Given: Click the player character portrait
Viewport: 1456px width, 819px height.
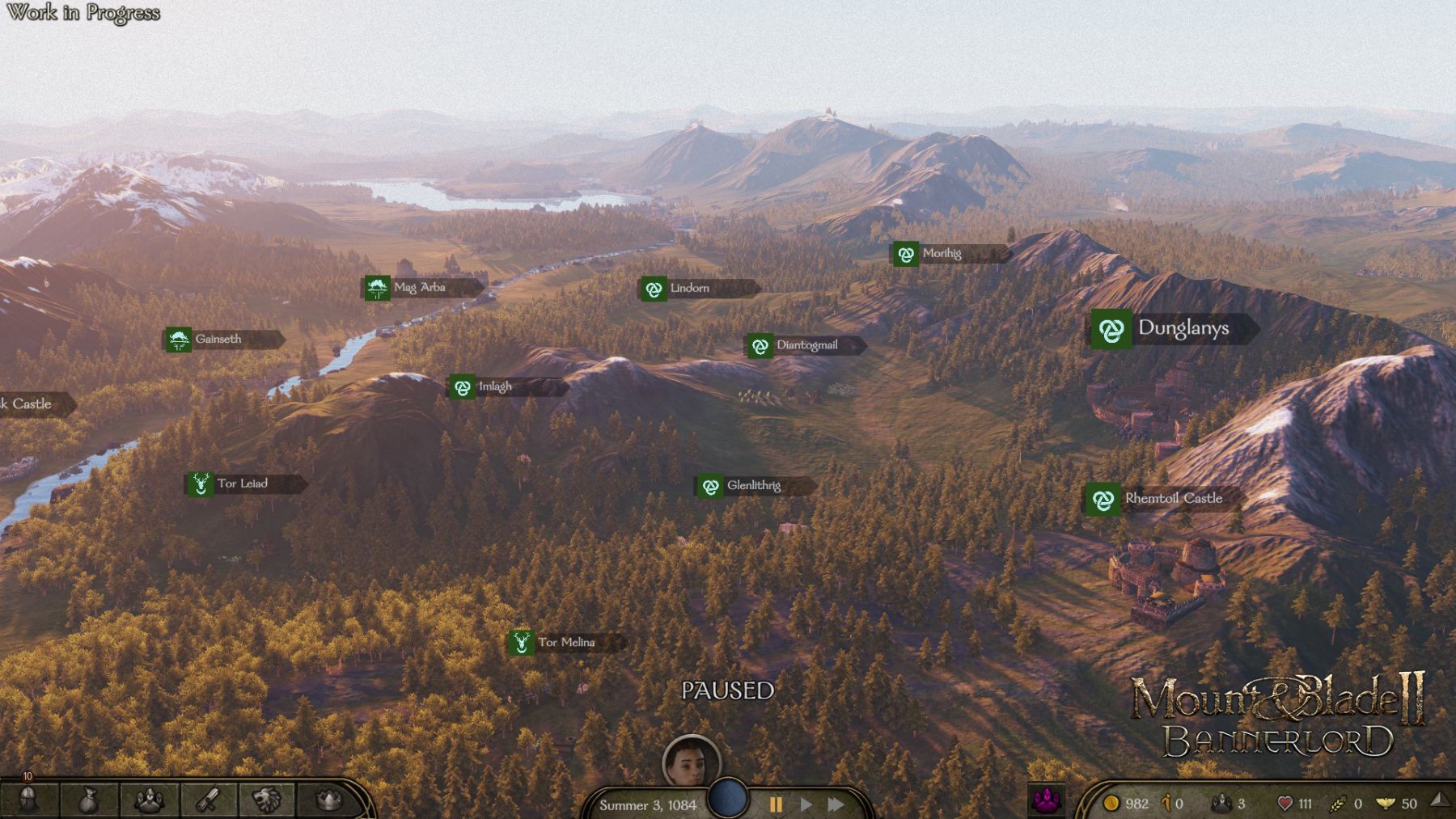Looking at the screenshot, I should click(691, 760).
